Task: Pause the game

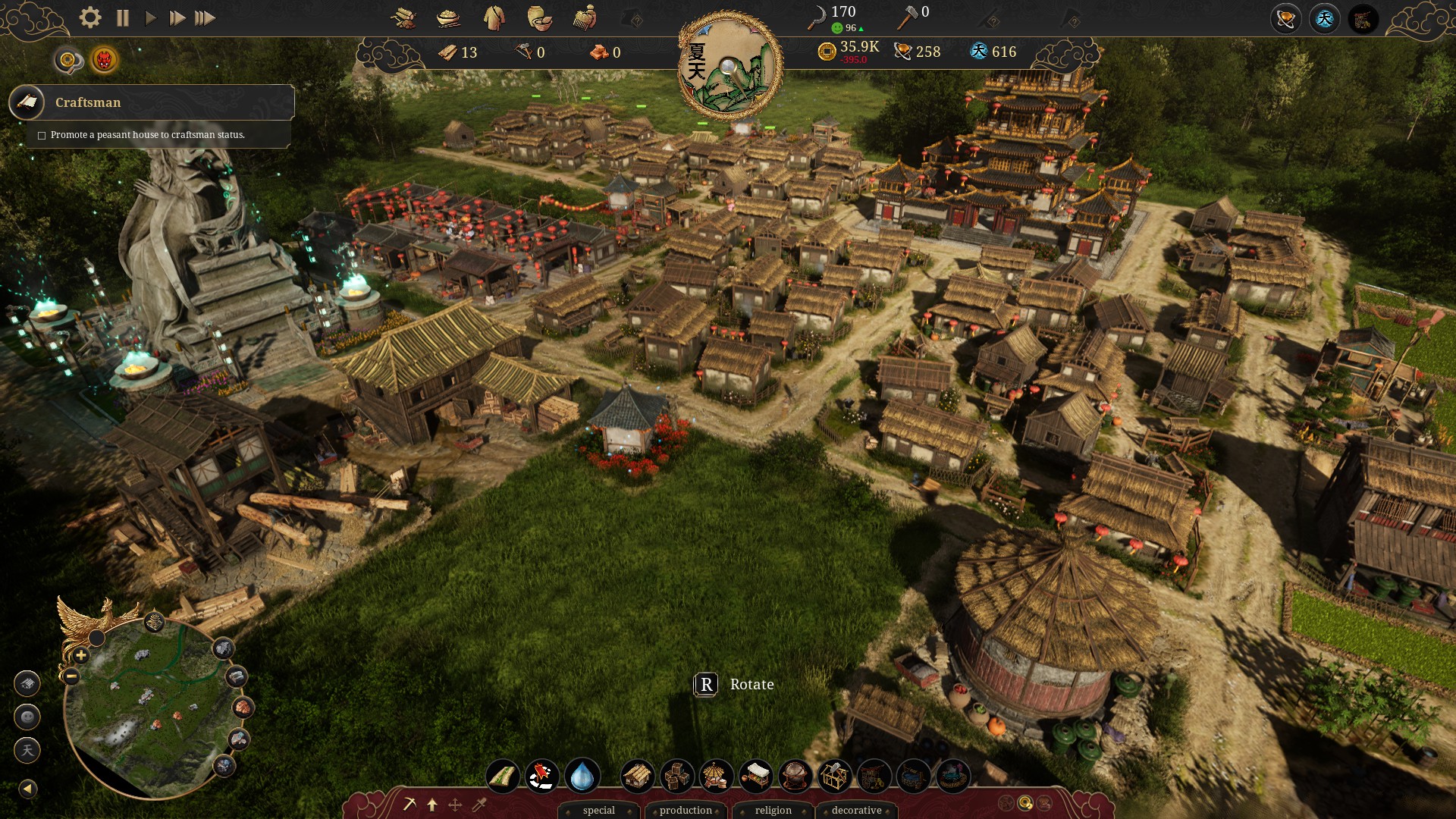Action: coord(123,17)
